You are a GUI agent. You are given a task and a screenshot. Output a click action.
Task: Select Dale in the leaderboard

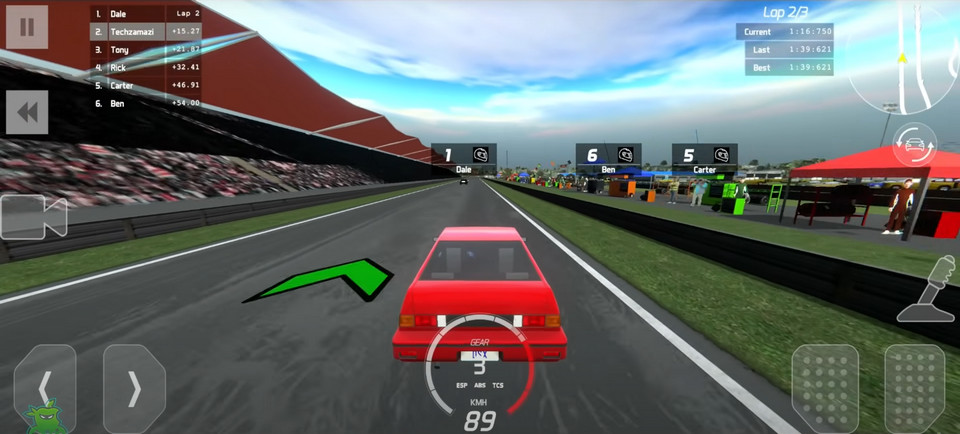coord(146,14)
